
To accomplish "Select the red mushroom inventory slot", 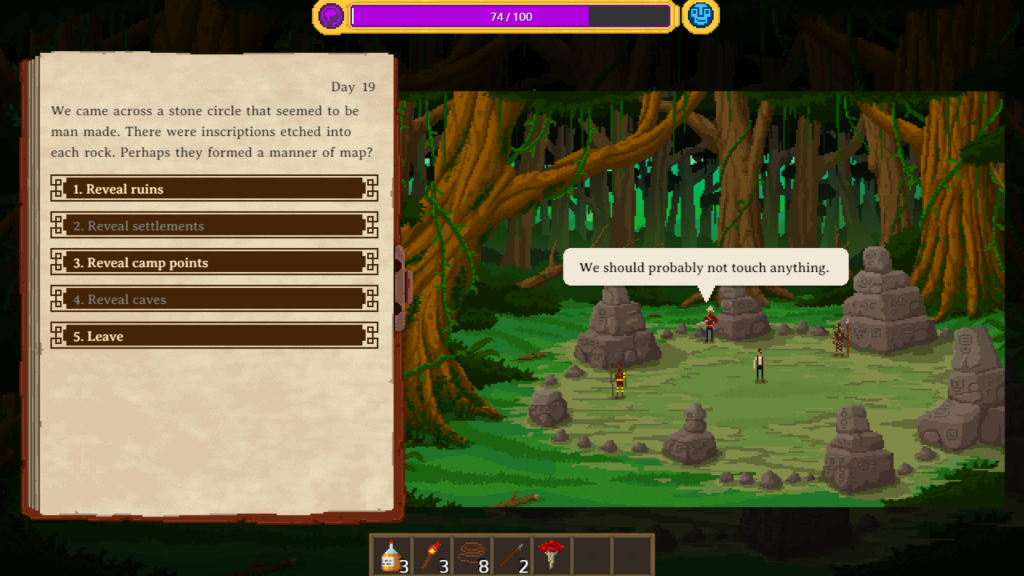I will pyautogui.click(x=551, y=555).
